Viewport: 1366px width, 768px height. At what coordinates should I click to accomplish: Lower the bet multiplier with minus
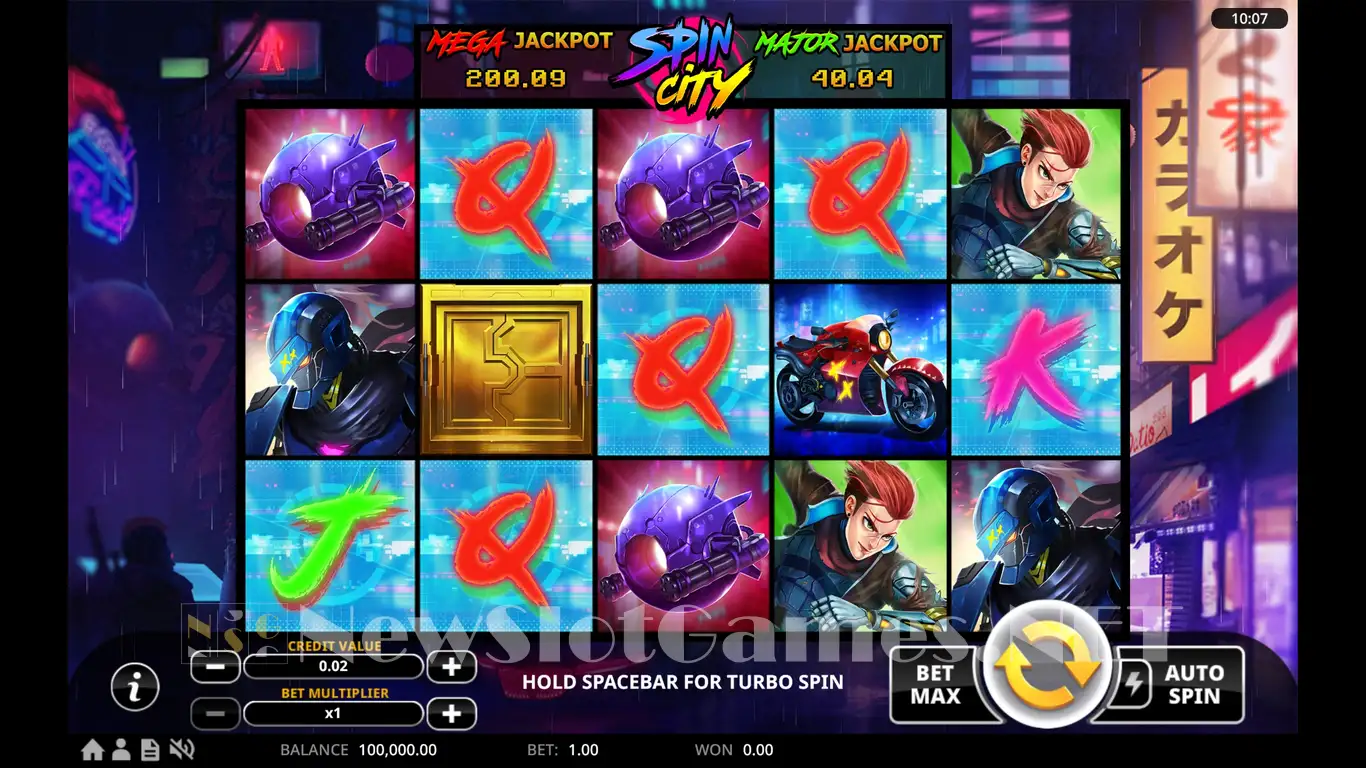(215, 714)
